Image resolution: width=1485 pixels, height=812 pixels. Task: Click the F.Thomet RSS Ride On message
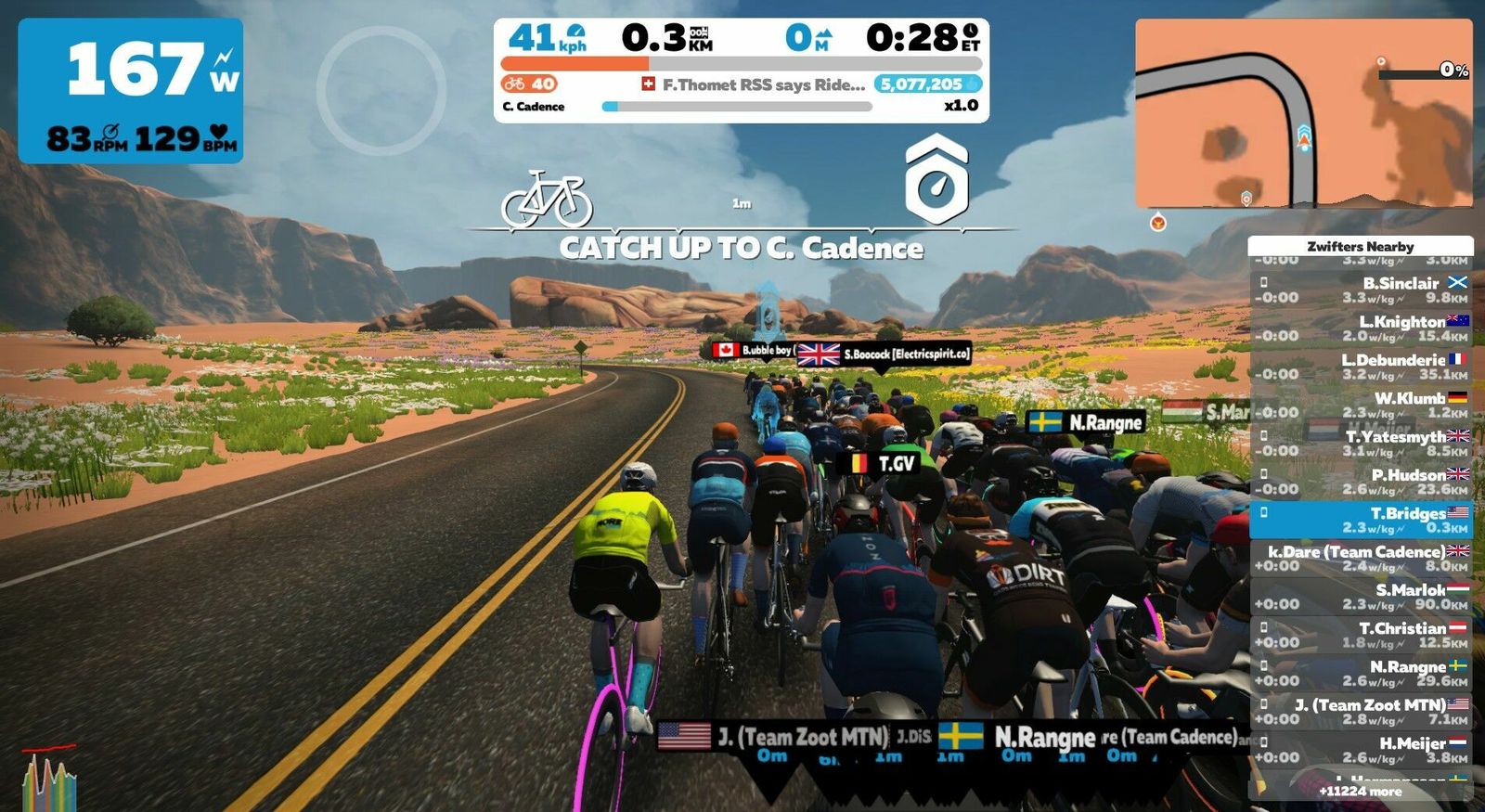(x=754, y=84)
